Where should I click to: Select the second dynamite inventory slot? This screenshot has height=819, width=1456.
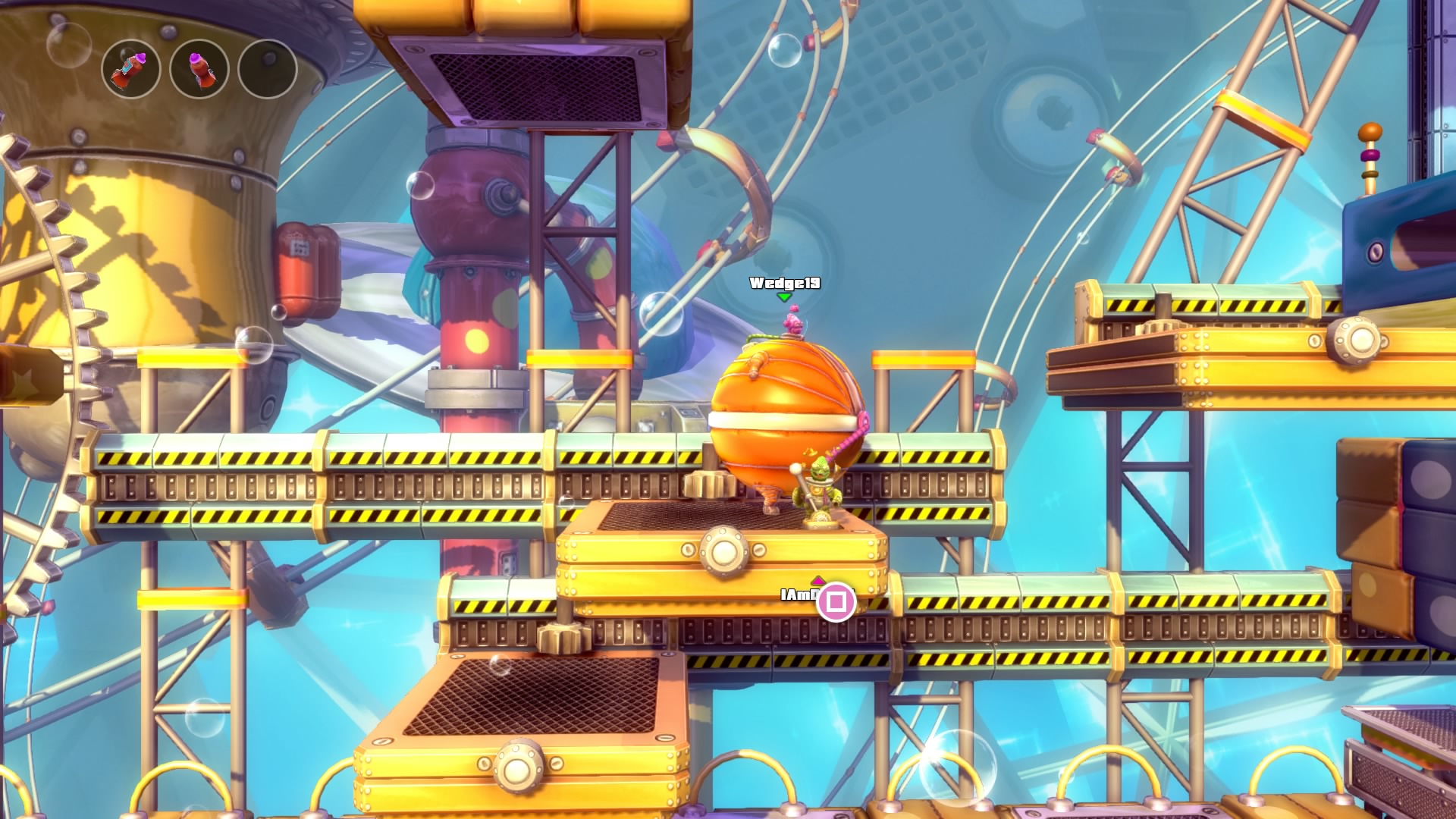[198, 69]
